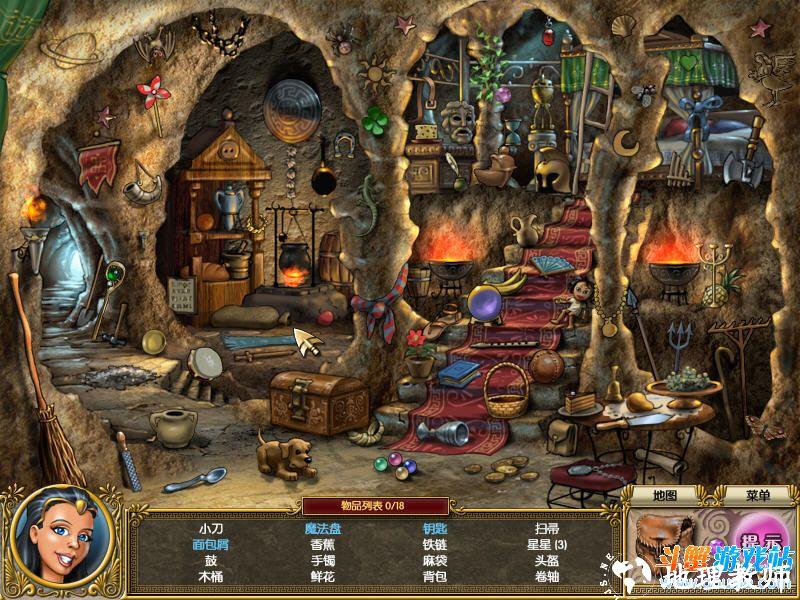Click 香蕉 in the item list
Image resolution: width=800 pixels, height=600 pixels.
click(x=322, y=544)
